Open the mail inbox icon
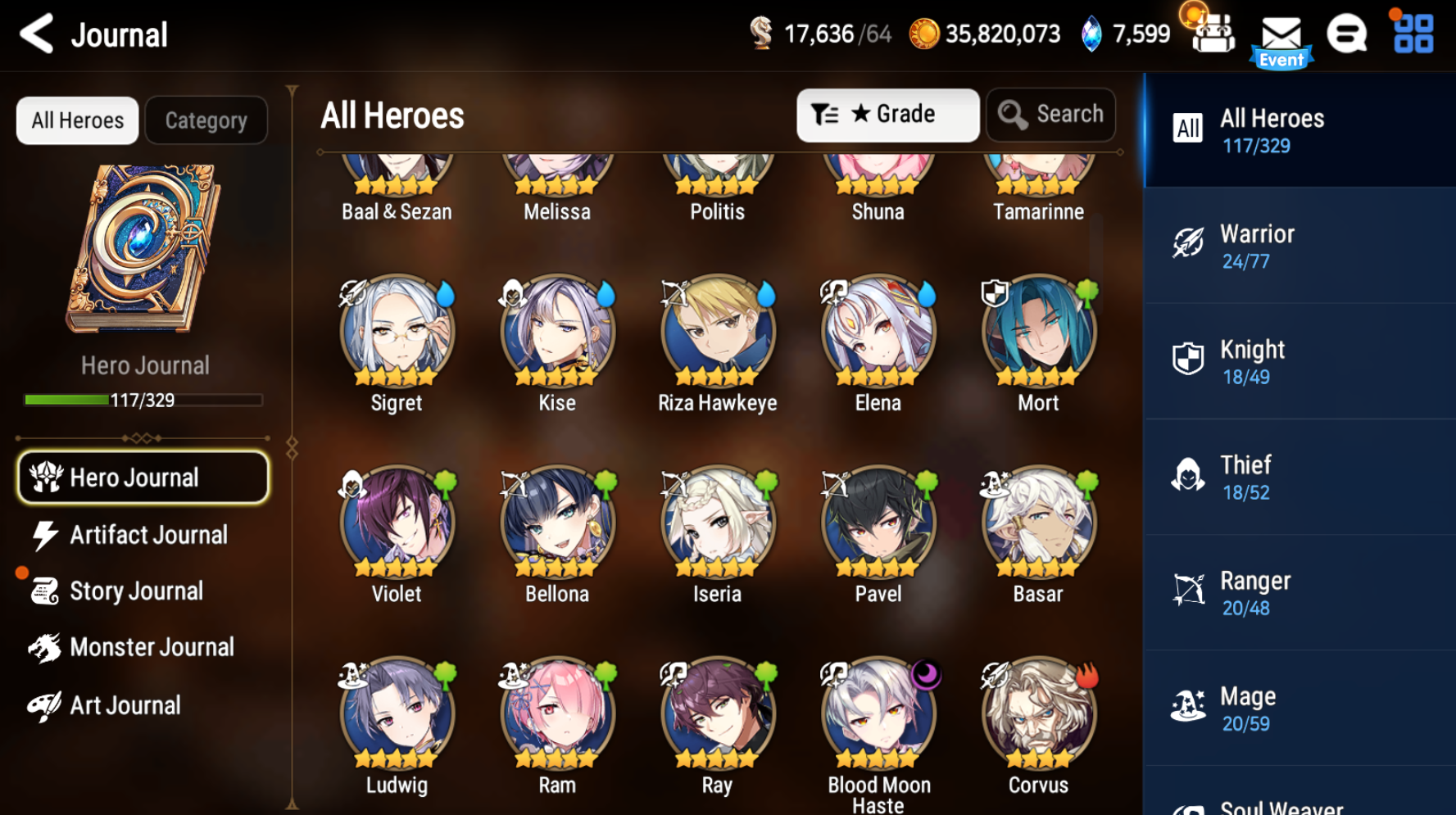 [1281, 32]
